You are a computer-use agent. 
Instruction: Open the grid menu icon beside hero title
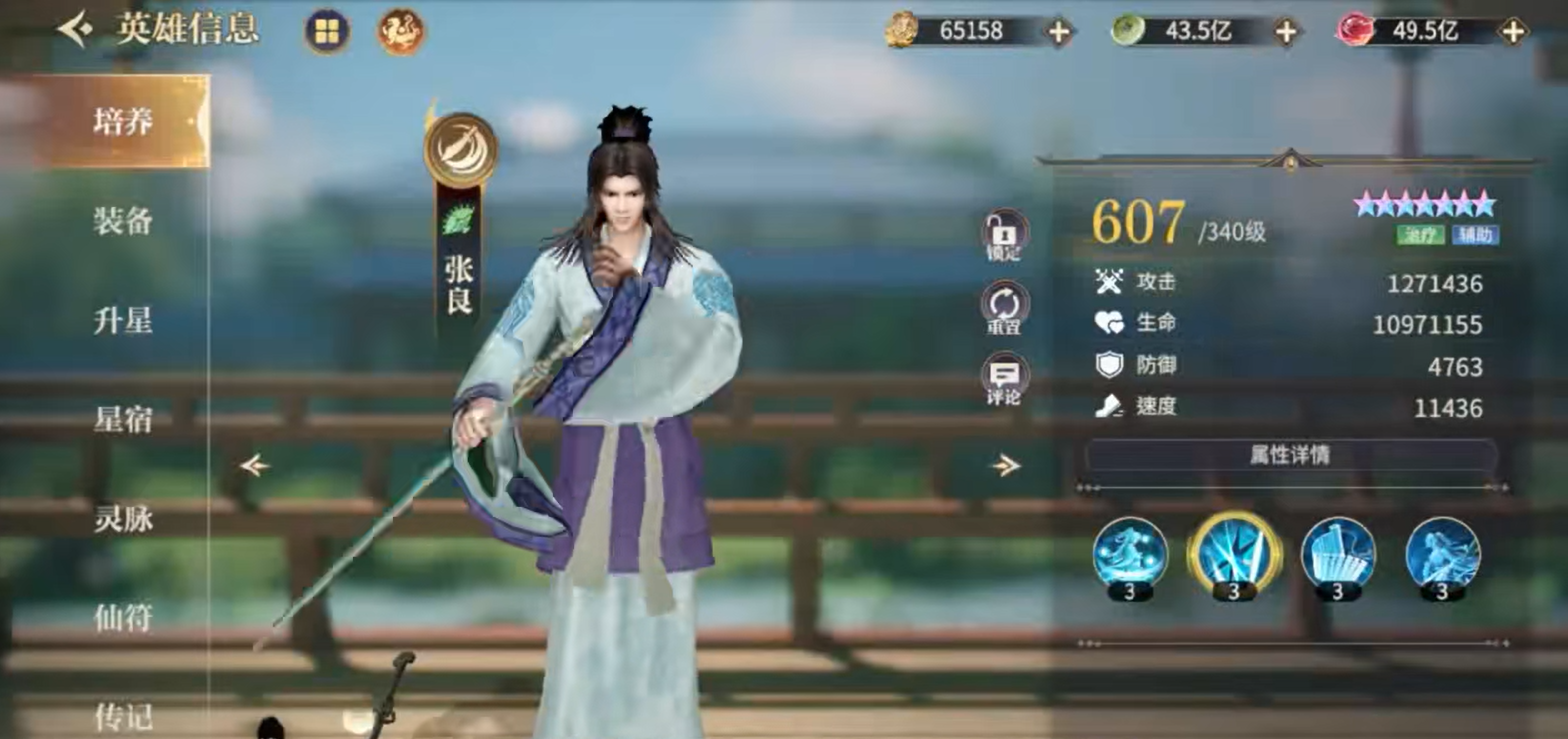click(326, 31)
